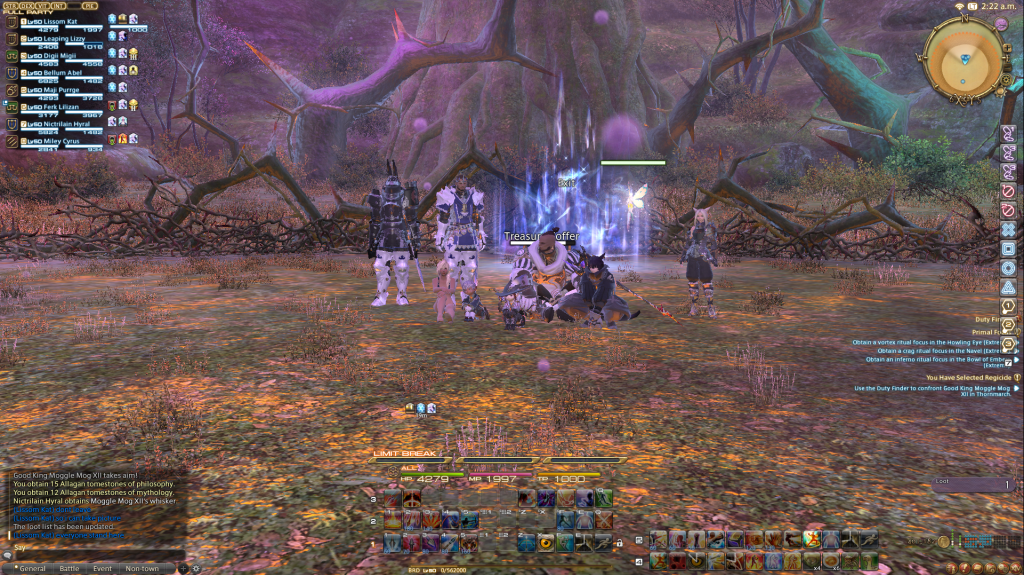Viewport: 1024px width, 575px height.
Task: Add a new chat tab with plus button
Action: tap(183, 568)
